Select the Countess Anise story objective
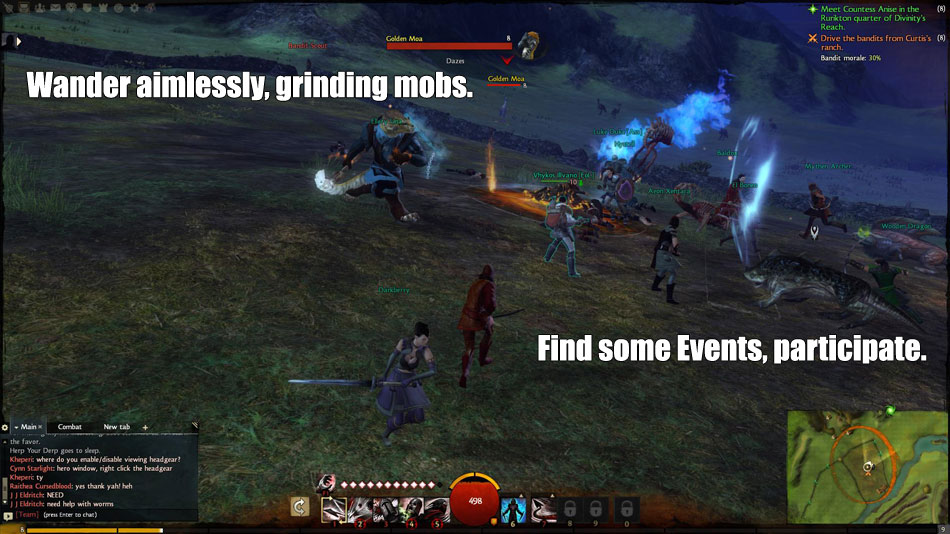The width and height of the screenshot is (950, 534). point(871,18)
